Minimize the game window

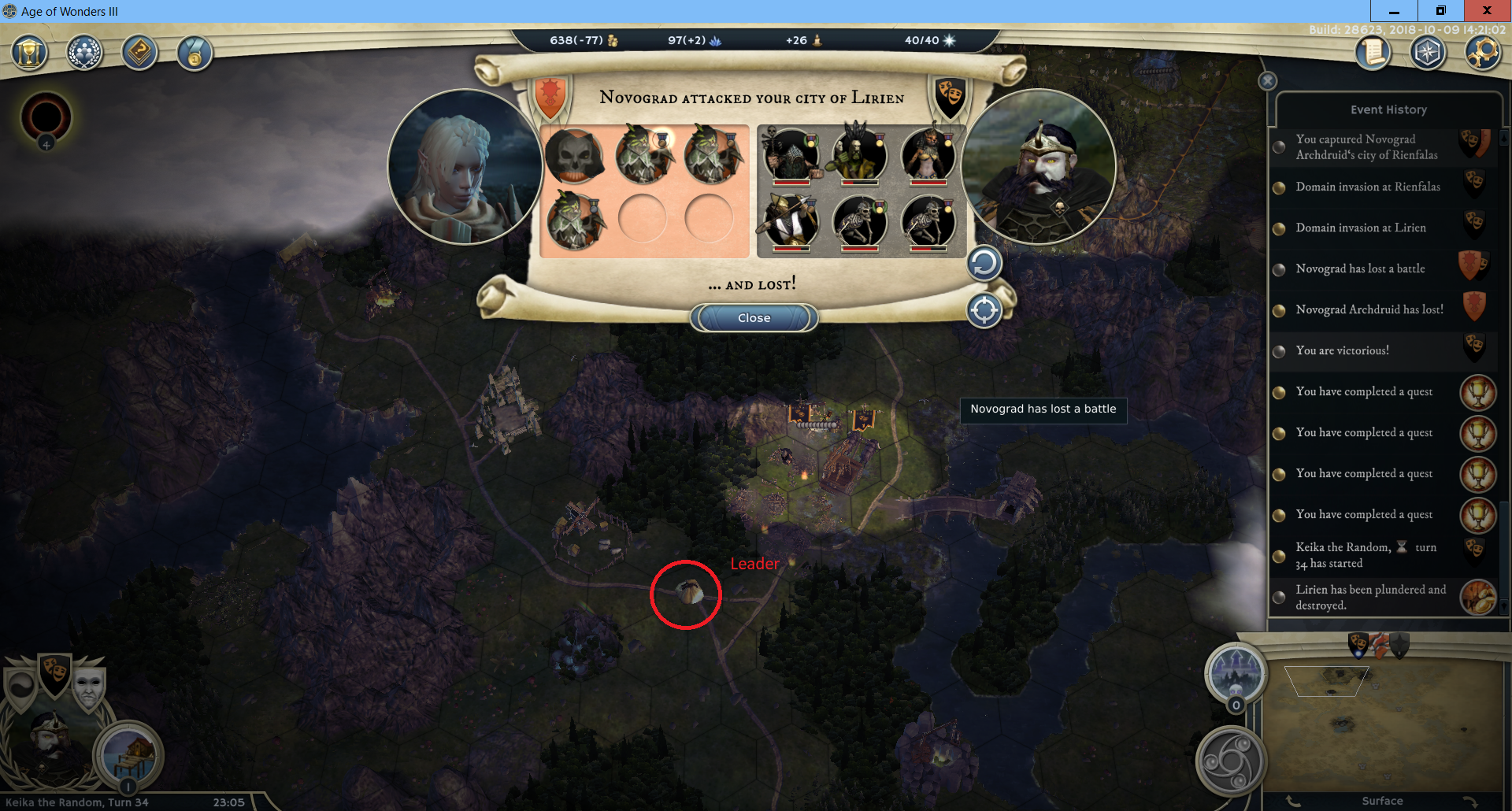(x=1394, y=11)
